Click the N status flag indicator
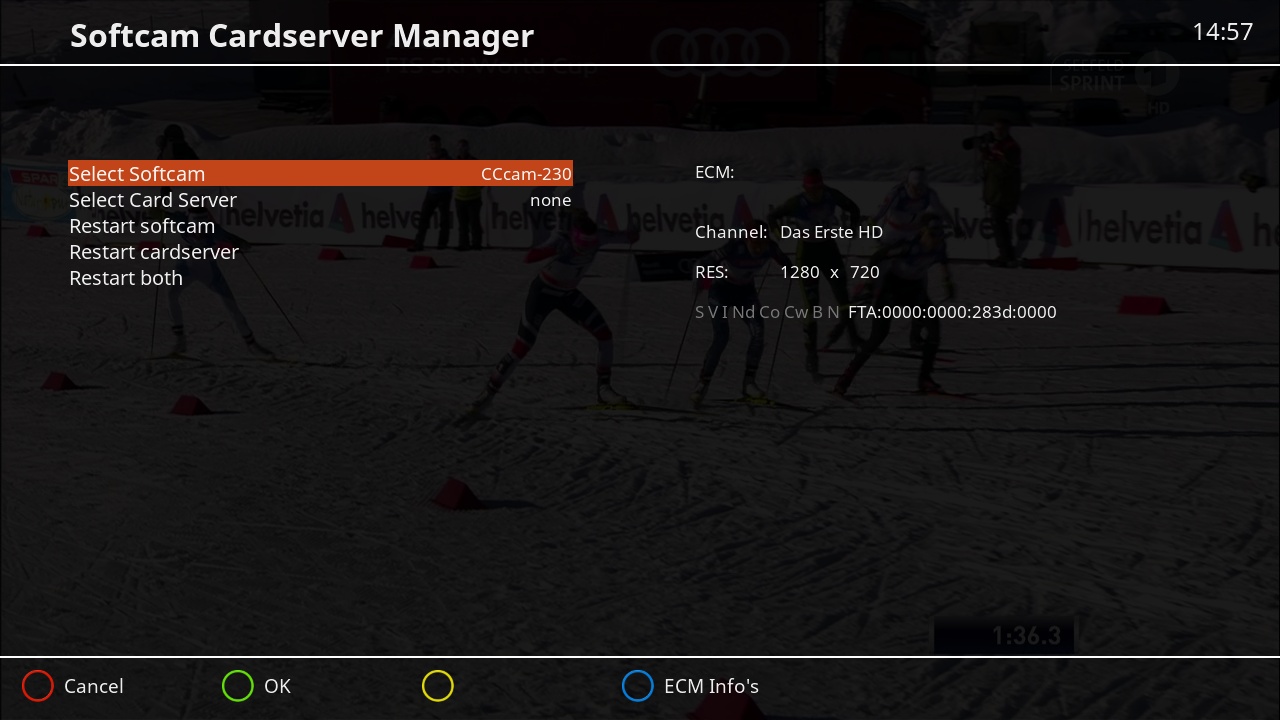 [833, 312]
